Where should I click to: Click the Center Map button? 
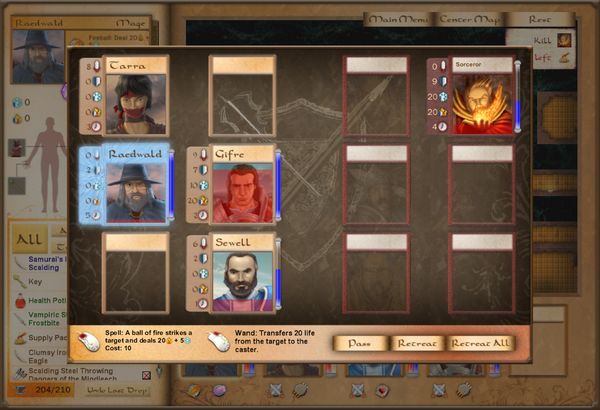pos(469,19)
